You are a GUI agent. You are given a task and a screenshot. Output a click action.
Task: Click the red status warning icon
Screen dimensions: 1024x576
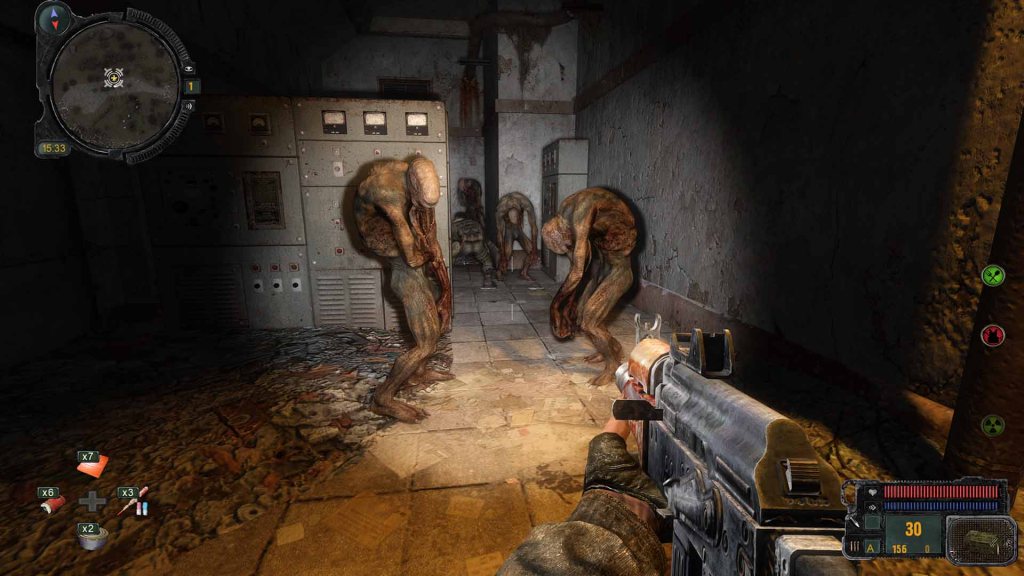[992, 335]
